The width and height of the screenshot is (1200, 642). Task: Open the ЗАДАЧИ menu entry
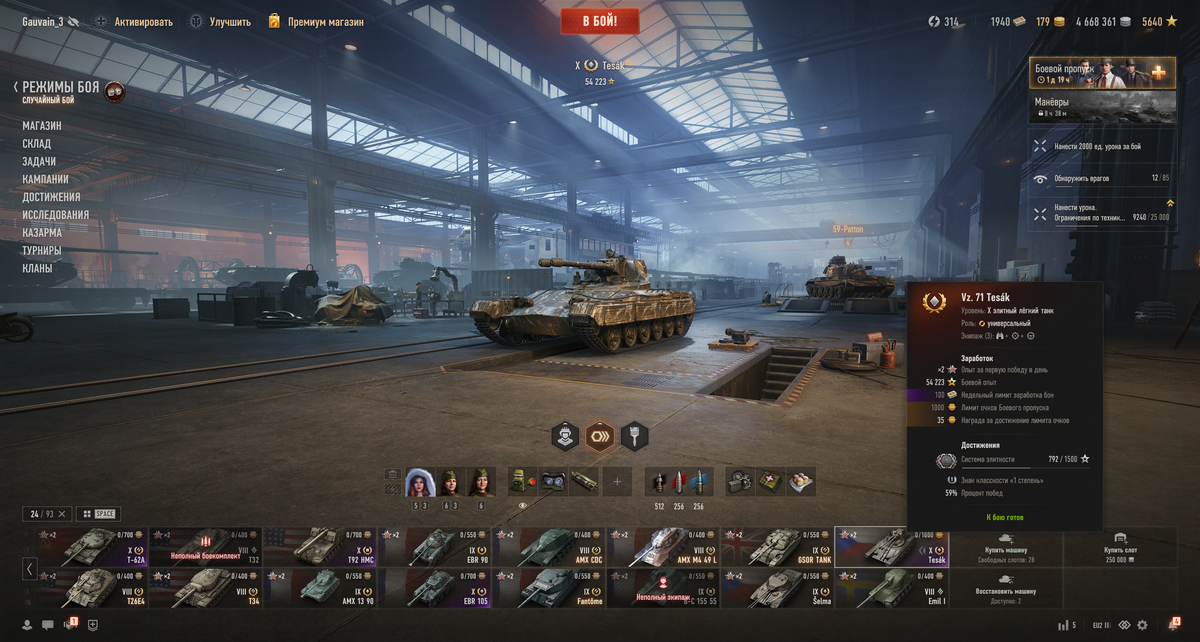tap(39, 162)
